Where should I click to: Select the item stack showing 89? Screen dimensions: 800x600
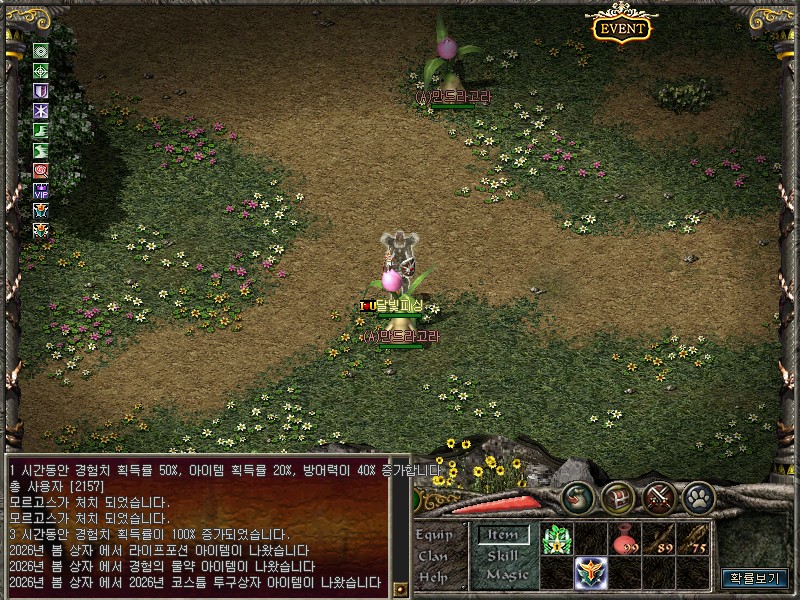coord(659,540)
